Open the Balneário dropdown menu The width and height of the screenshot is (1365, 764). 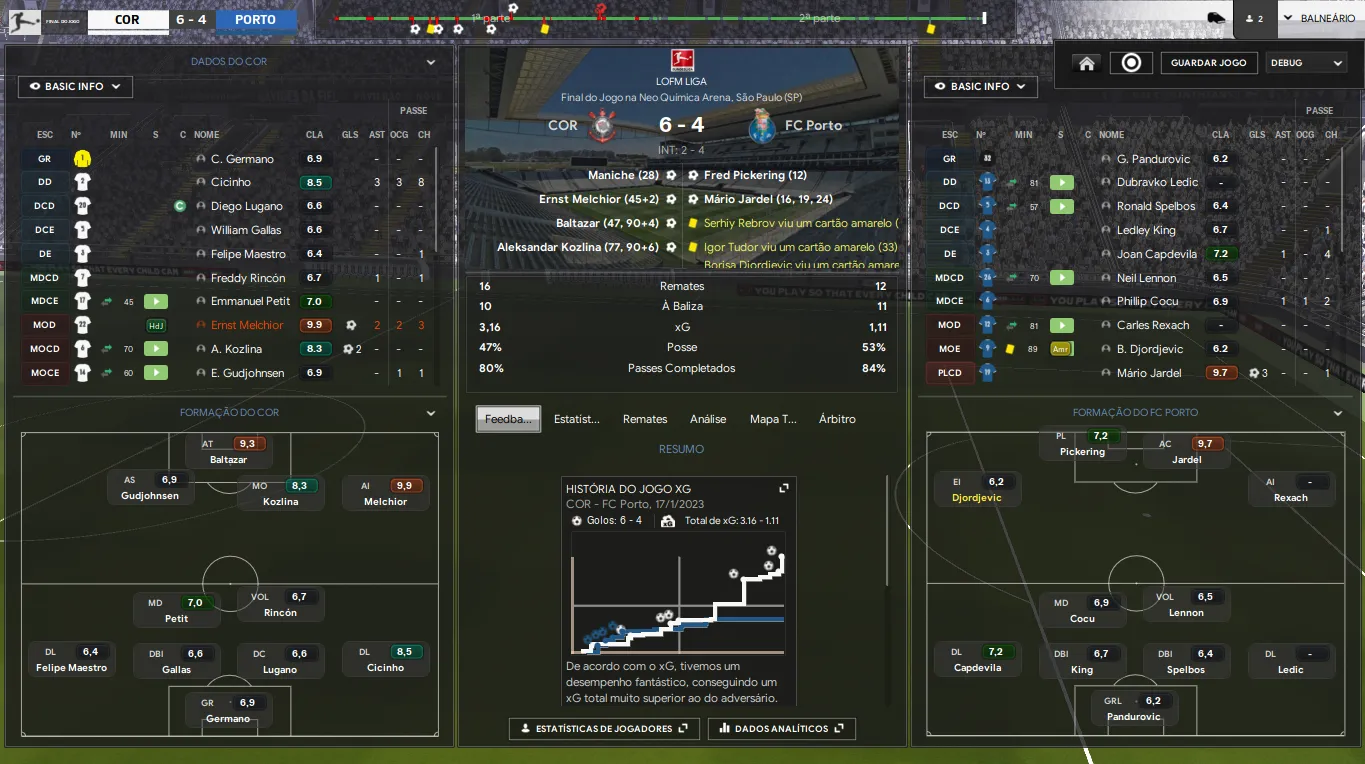pos(1320,18)
